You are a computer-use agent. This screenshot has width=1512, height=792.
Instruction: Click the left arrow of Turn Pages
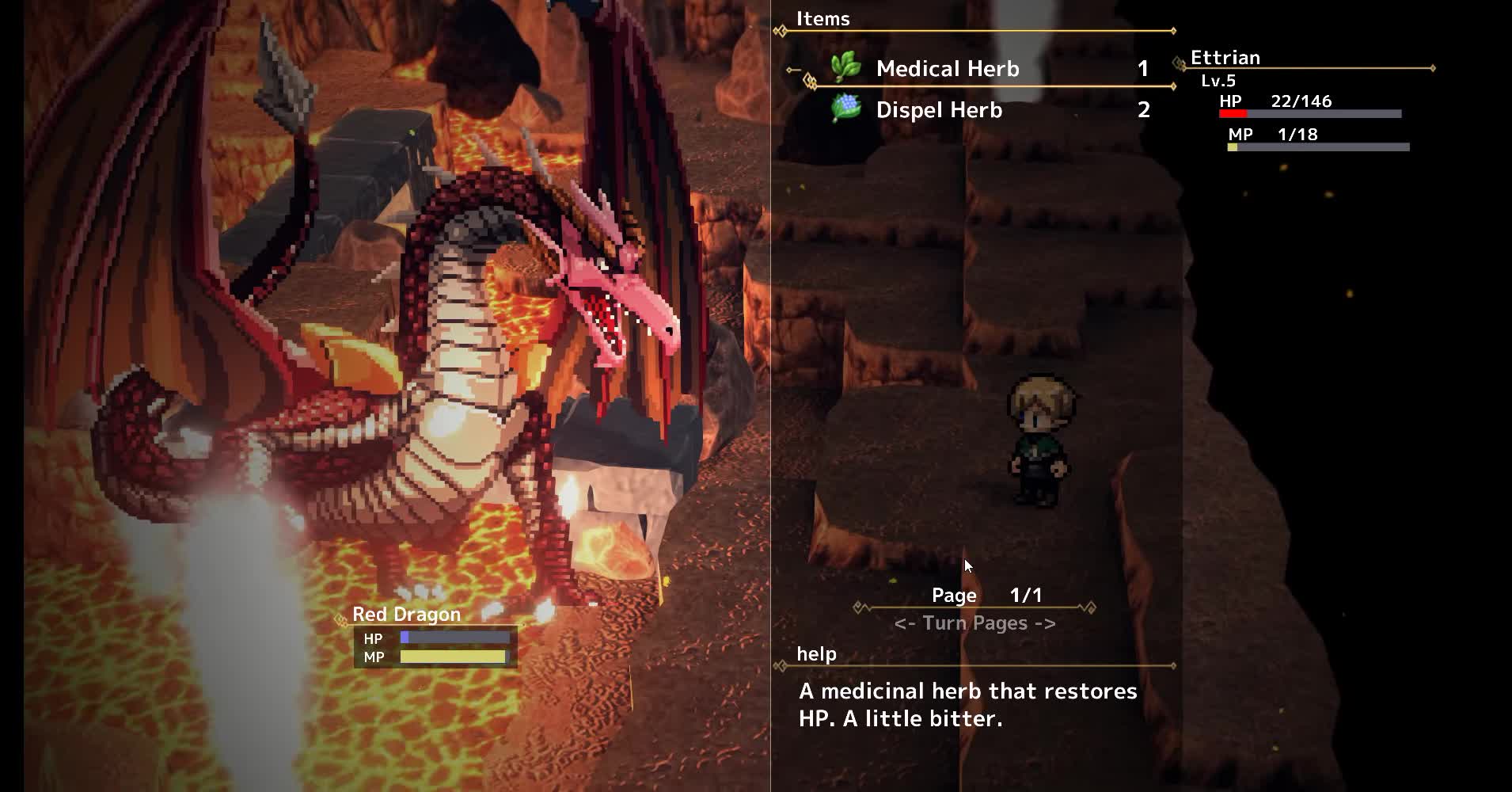[904, 623]
